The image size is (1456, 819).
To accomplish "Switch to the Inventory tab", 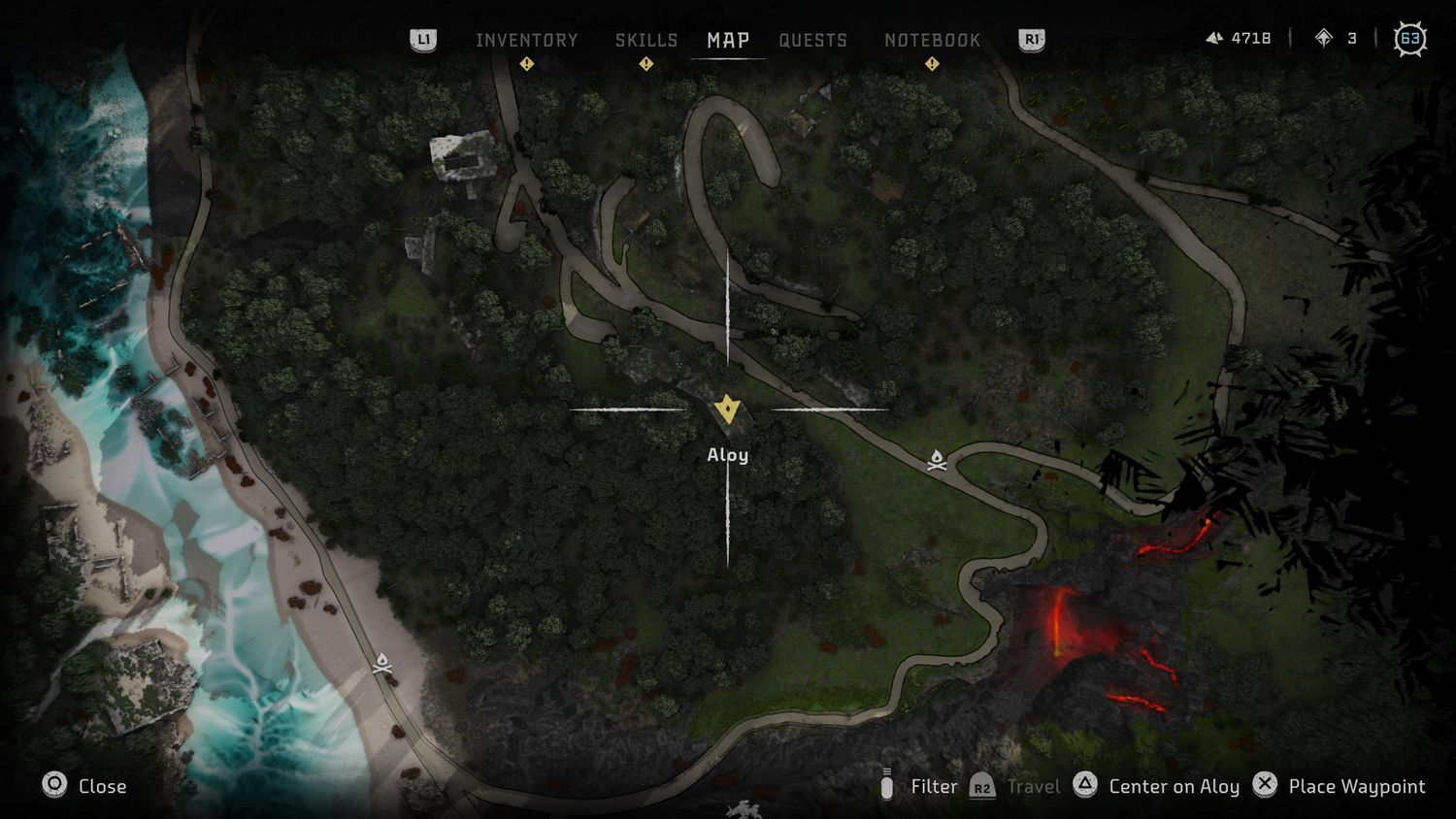I will 526,40.
